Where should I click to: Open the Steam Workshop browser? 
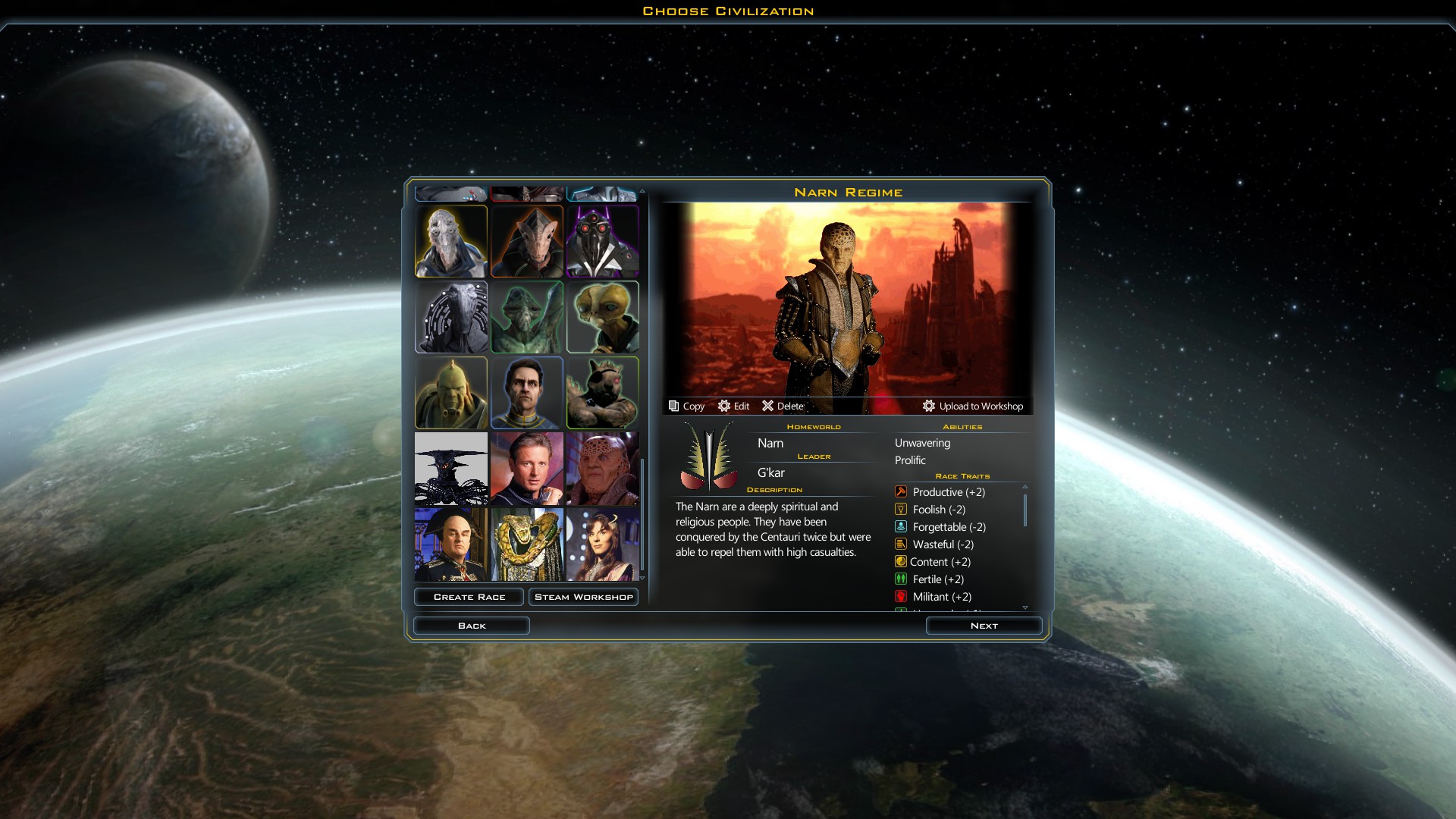583,597
